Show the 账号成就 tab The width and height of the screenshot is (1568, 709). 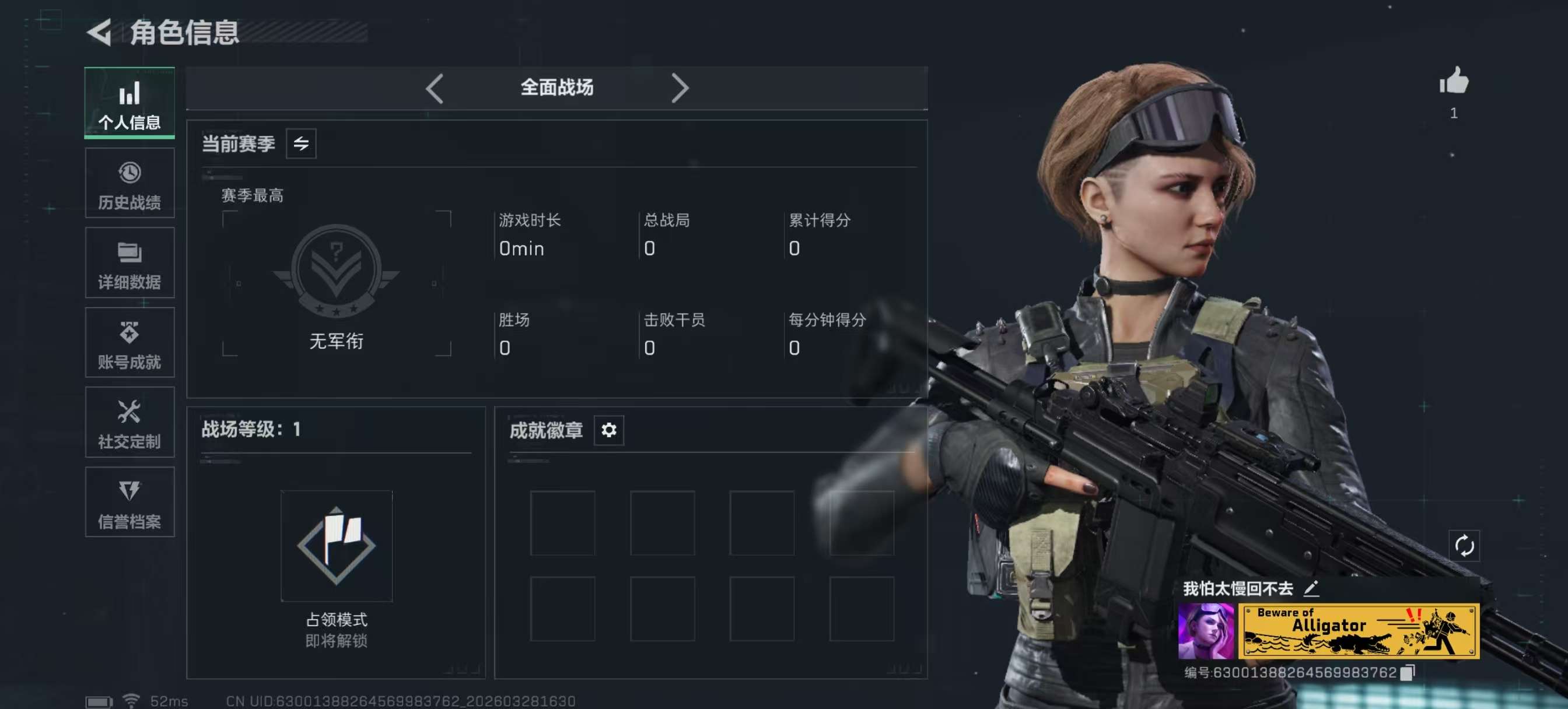pos(129,343)
